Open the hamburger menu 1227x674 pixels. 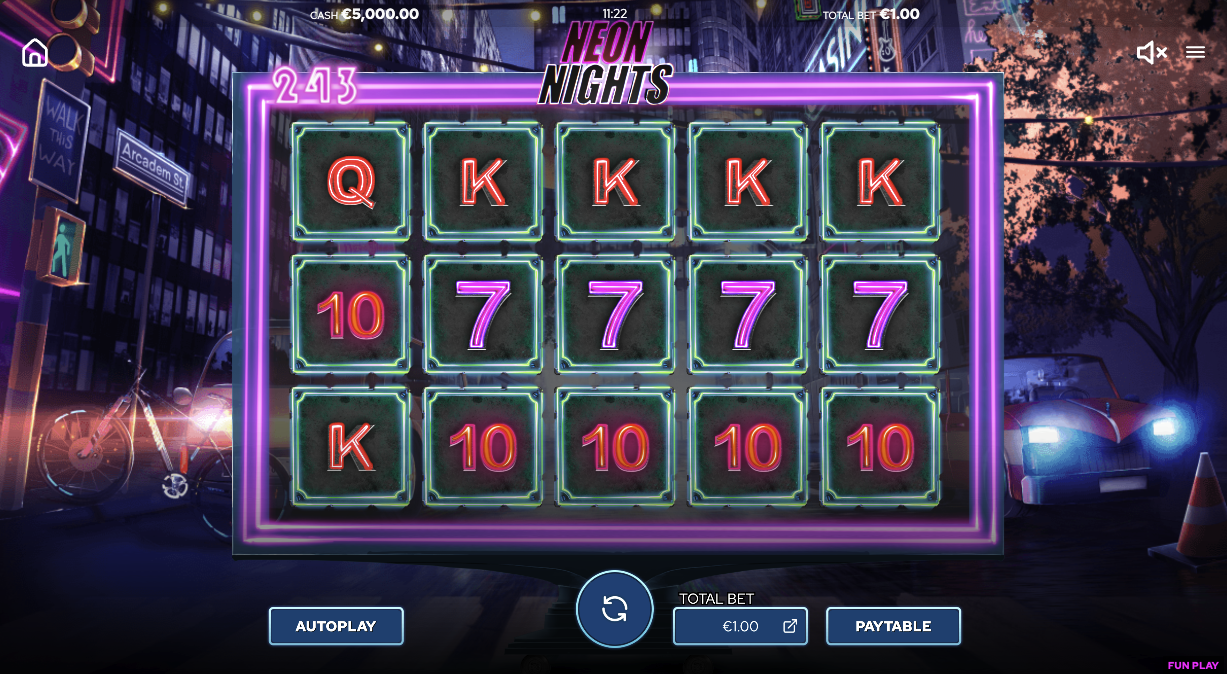1195,53
